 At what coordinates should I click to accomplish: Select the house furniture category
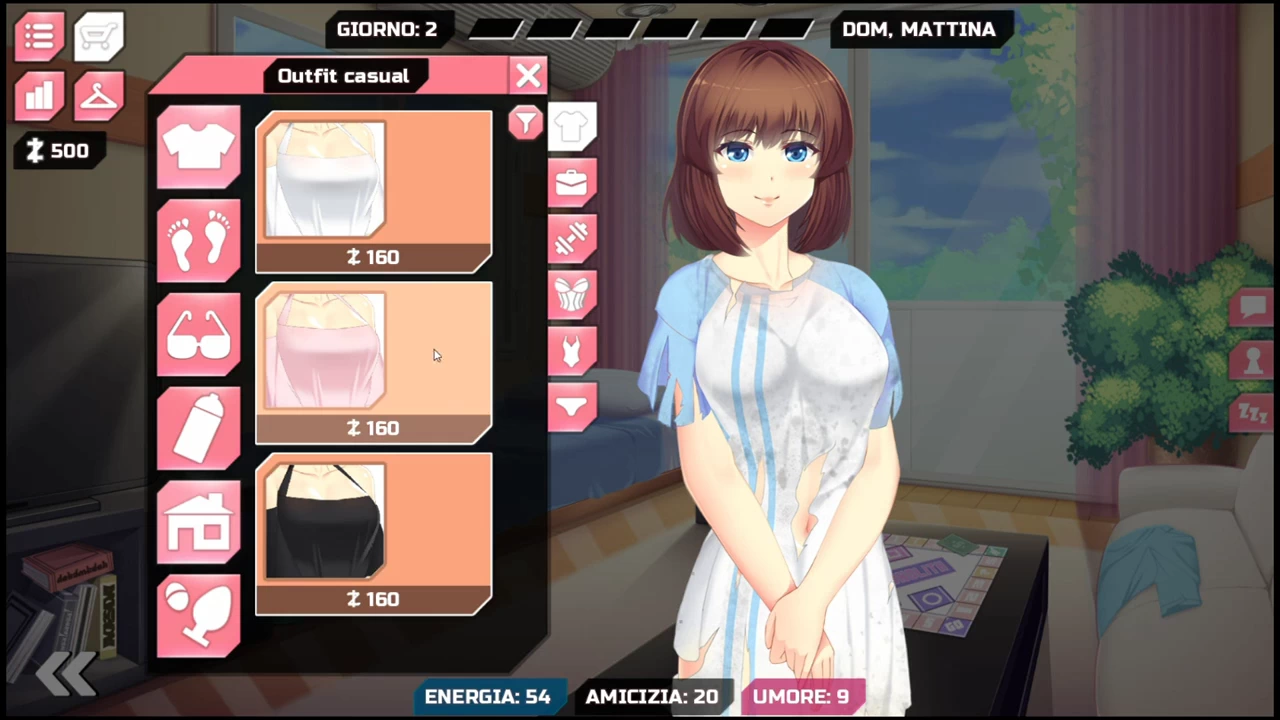198,522
